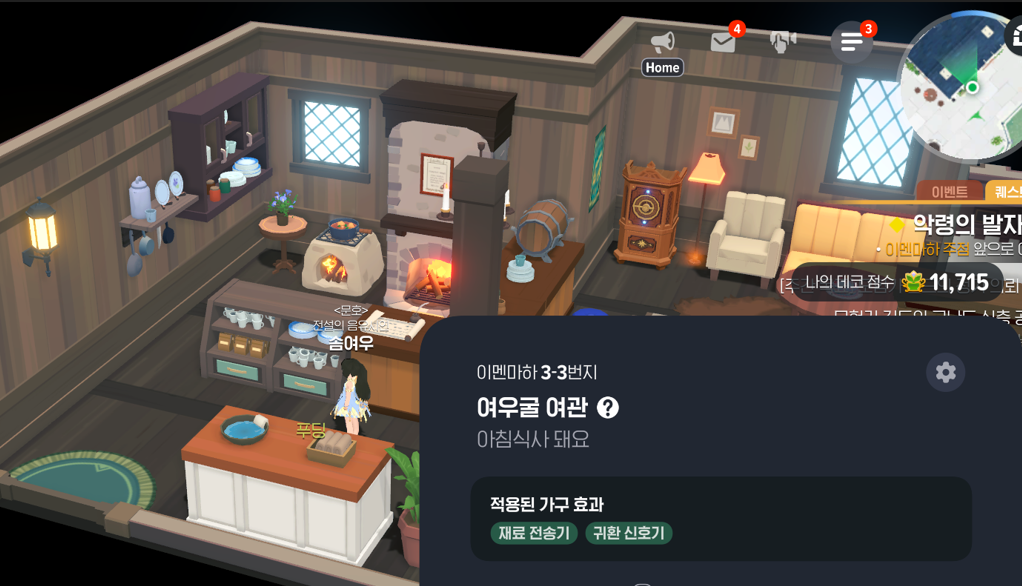This screenshot has width=1022, height=586.
Task: Open the main menu hamburger button
Action: (851, 42)
